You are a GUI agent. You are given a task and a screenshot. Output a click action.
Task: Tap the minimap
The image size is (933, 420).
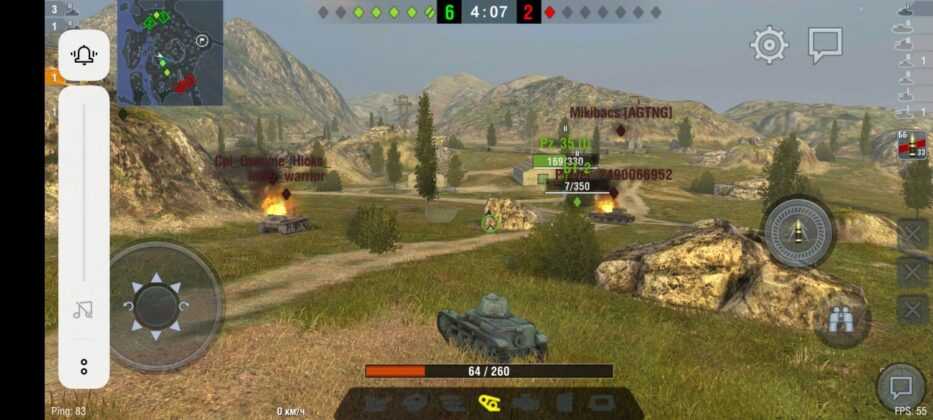[170, 53]
